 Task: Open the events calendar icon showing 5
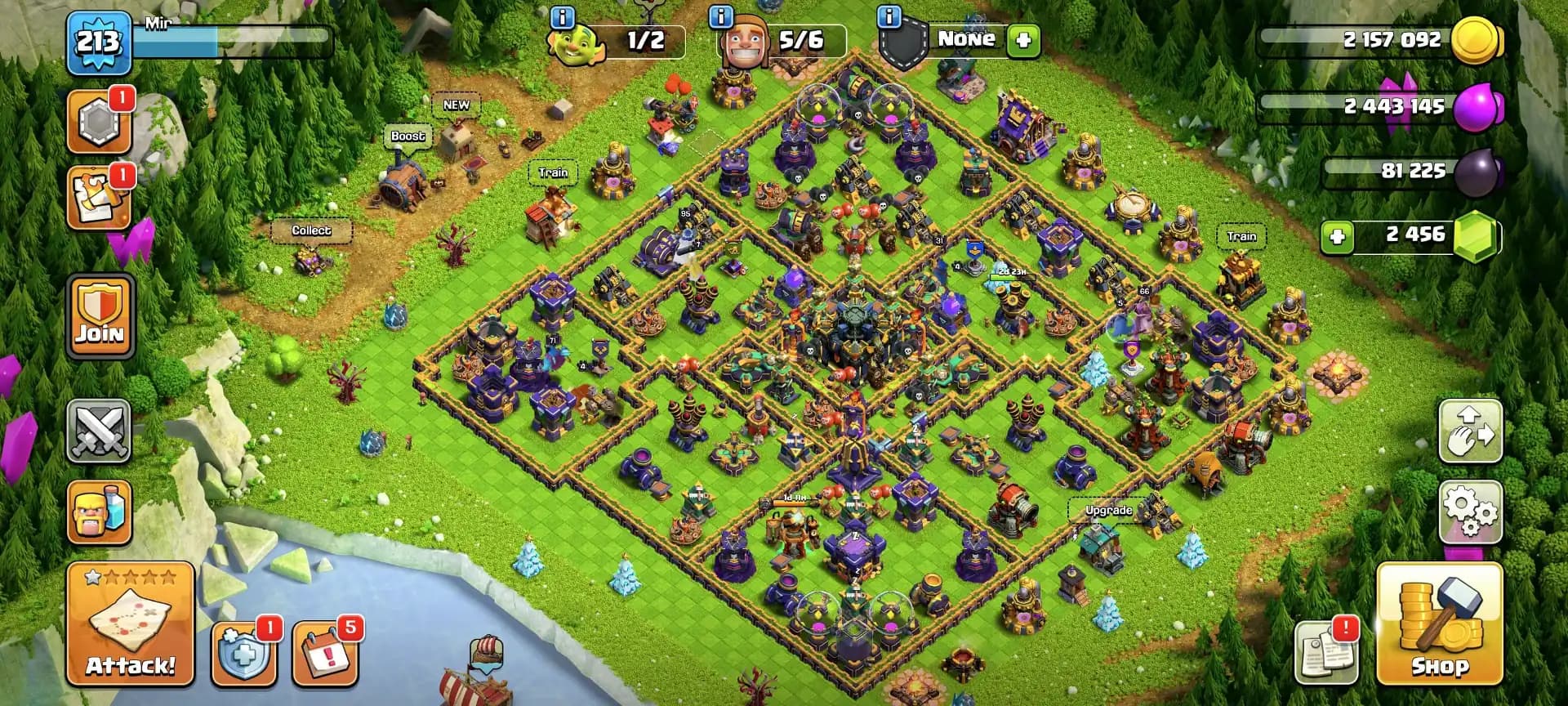coord(325,655)
